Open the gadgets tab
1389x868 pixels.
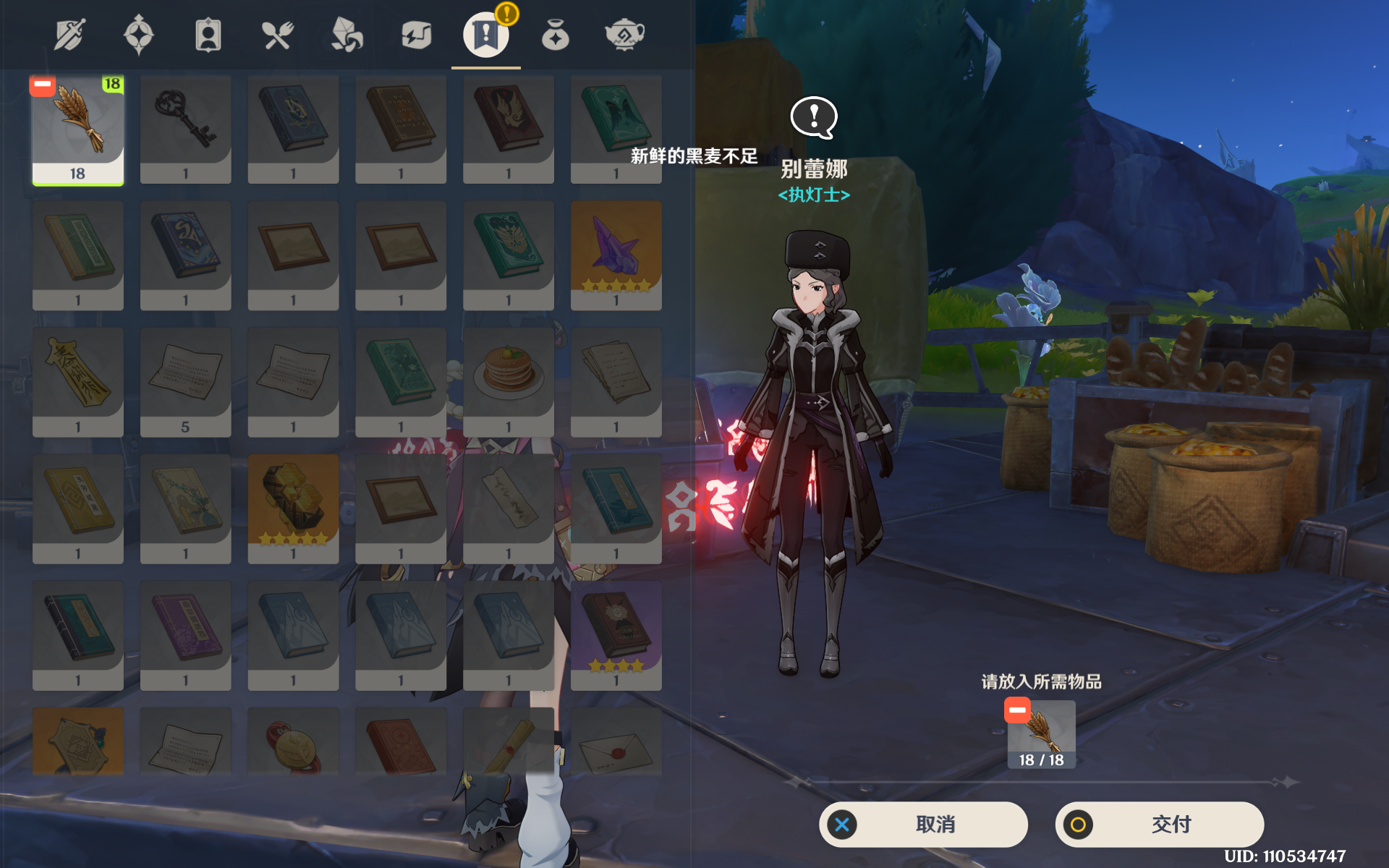[416, 35]
